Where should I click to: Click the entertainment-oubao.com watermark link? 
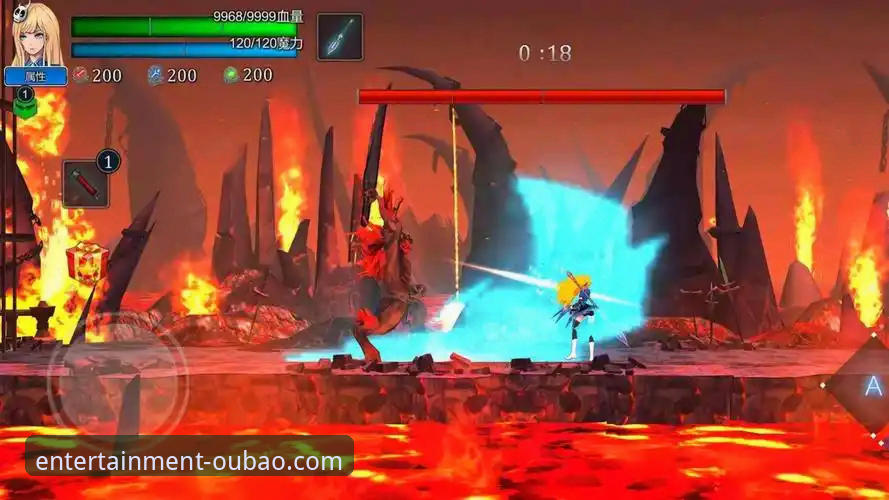tap(189, 461)
